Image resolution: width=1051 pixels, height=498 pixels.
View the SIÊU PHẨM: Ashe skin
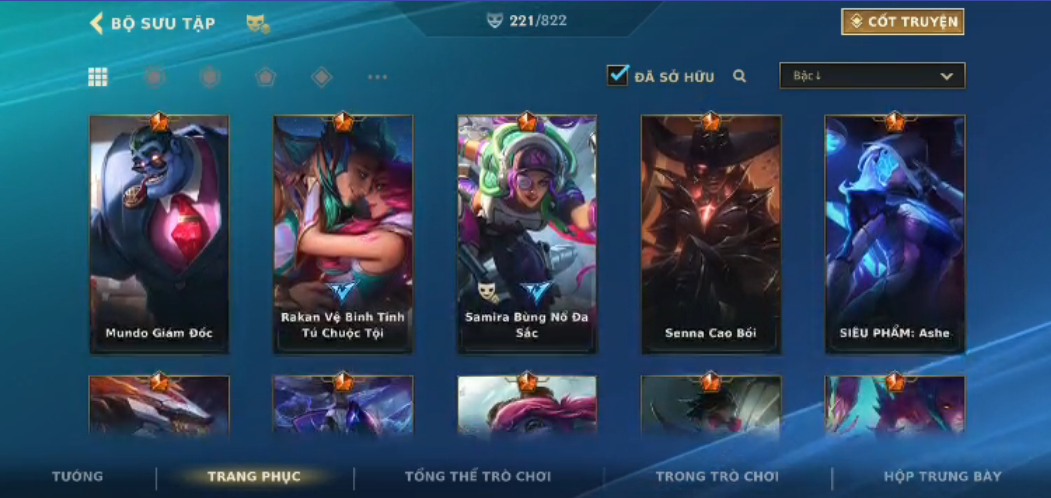click(895, 234)
